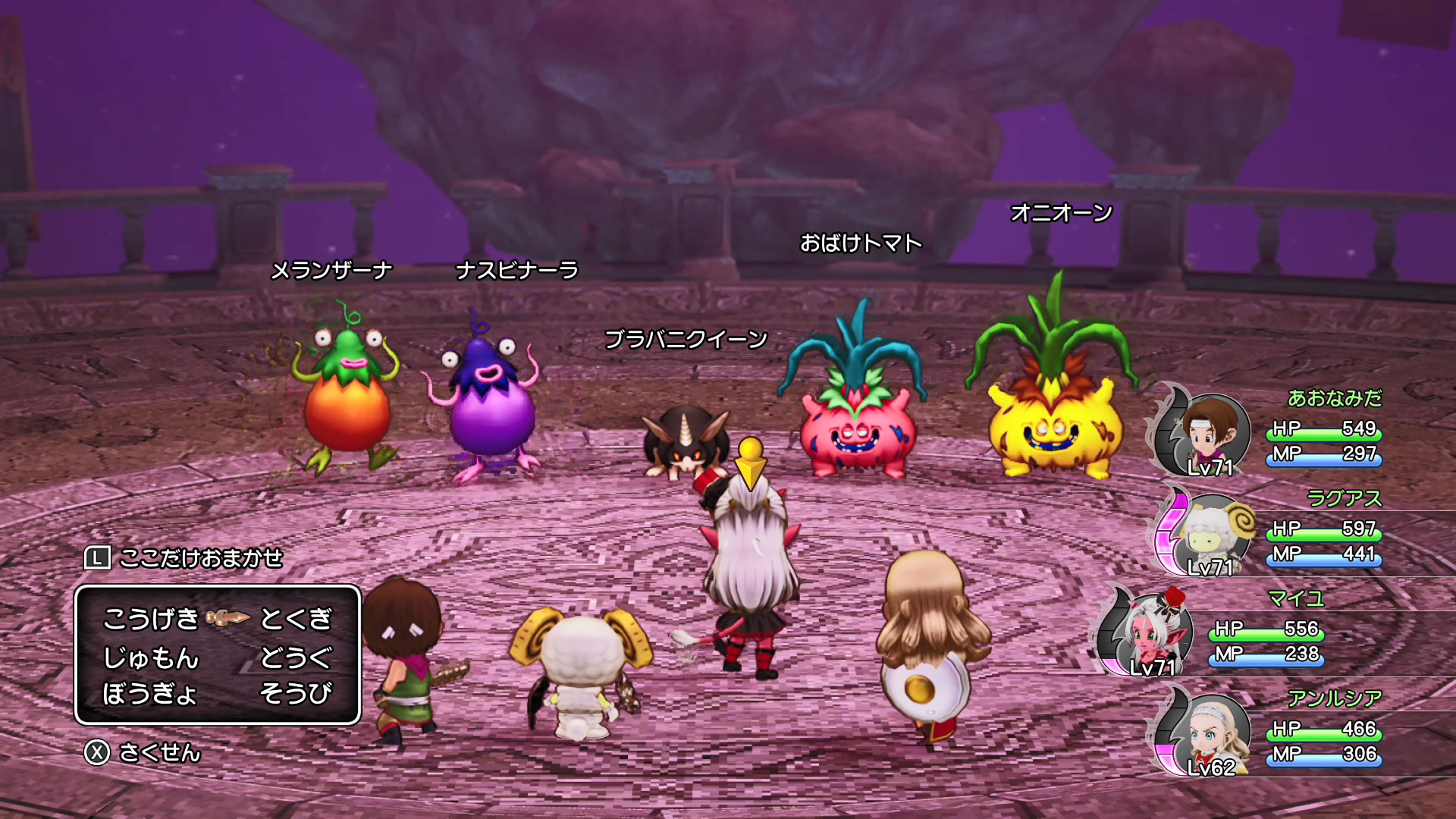Viewport: 1456px width, 819px height.
Task: Choose the とくぎ skills command
Action: click(x=296, y=619)
